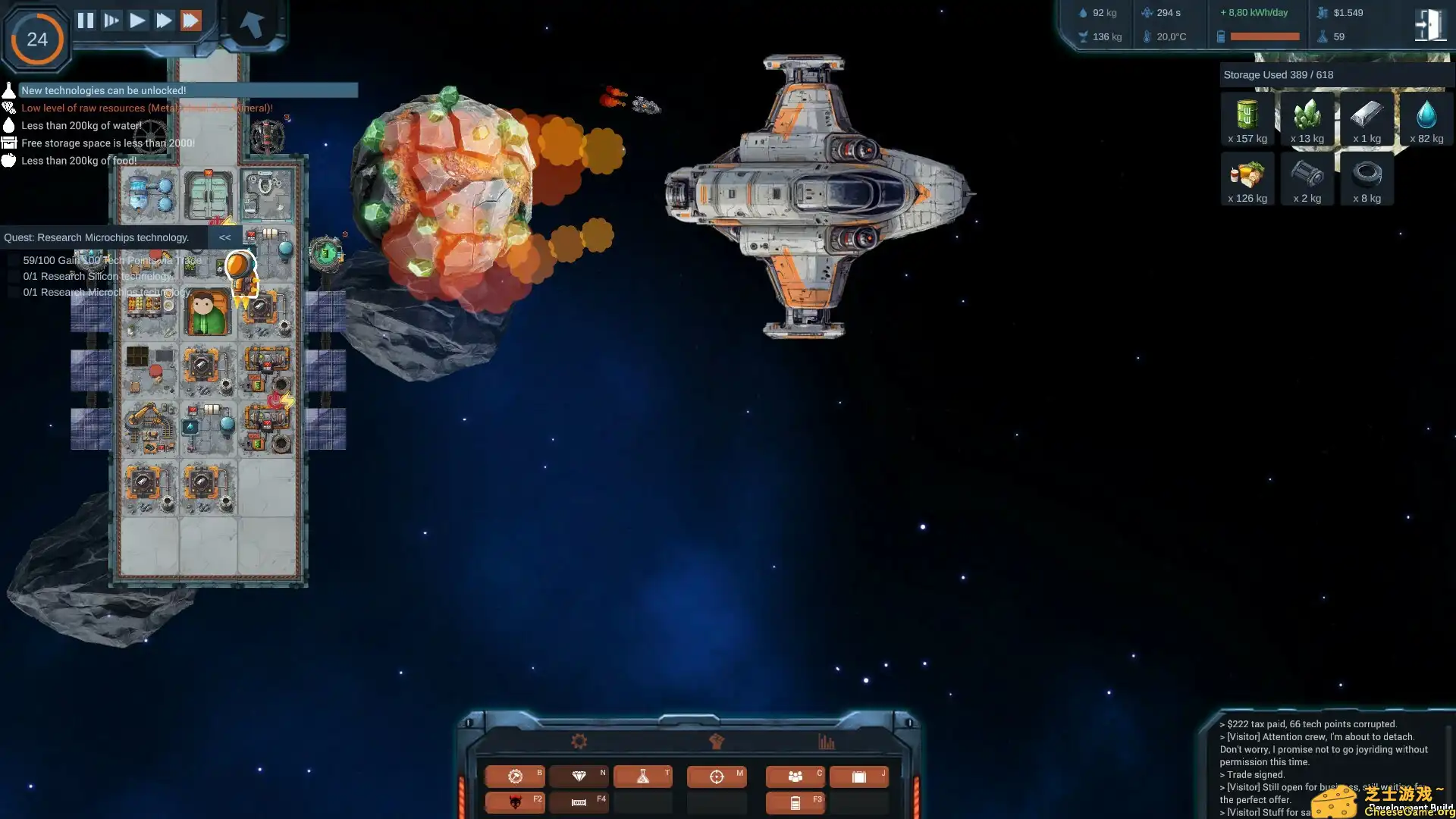
Task: Click the exit door icon
Action: [x=1429, y=25]
